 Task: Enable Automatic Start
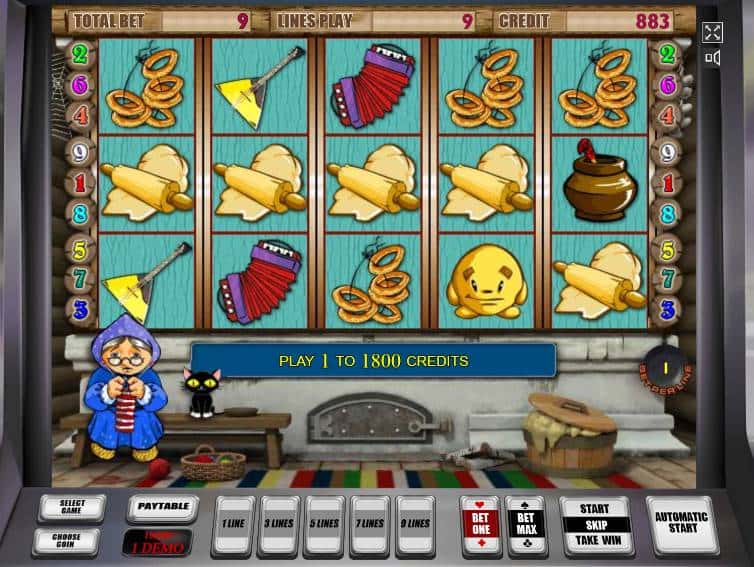(x=681, y=525)
